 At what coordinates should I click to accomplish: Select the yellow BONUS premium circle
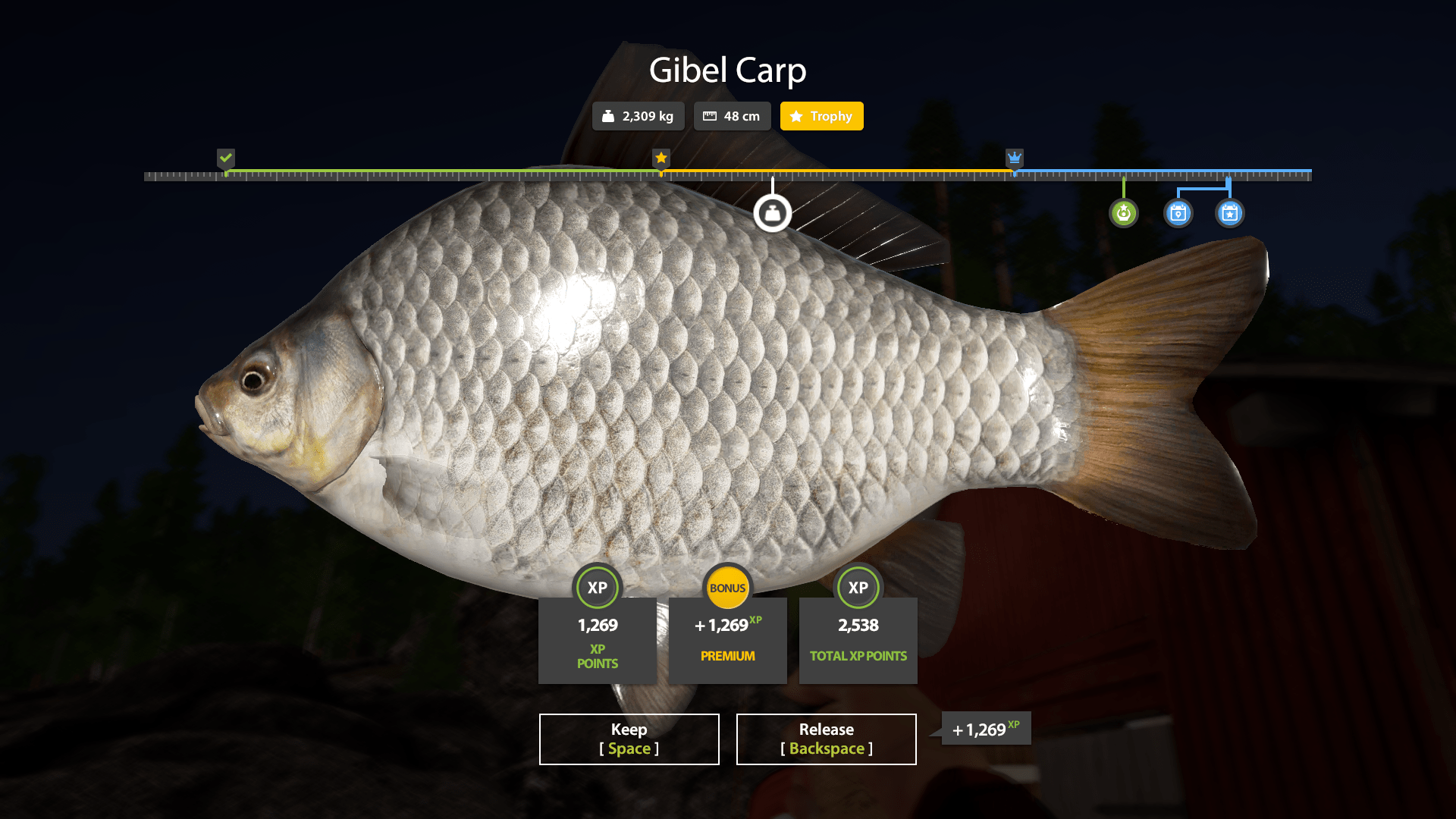coord(727,588)
